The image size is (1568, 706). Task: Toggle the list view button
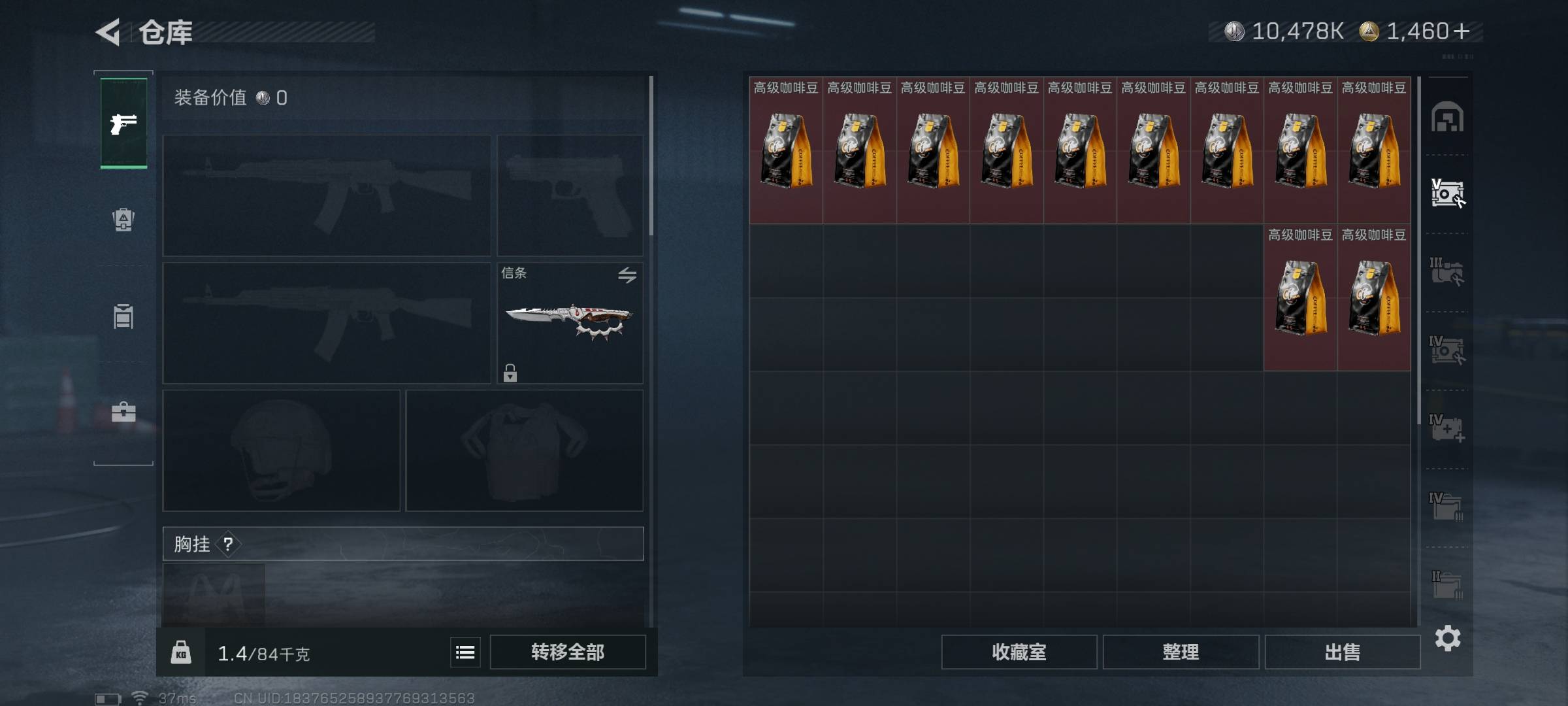tap(465, 652)
